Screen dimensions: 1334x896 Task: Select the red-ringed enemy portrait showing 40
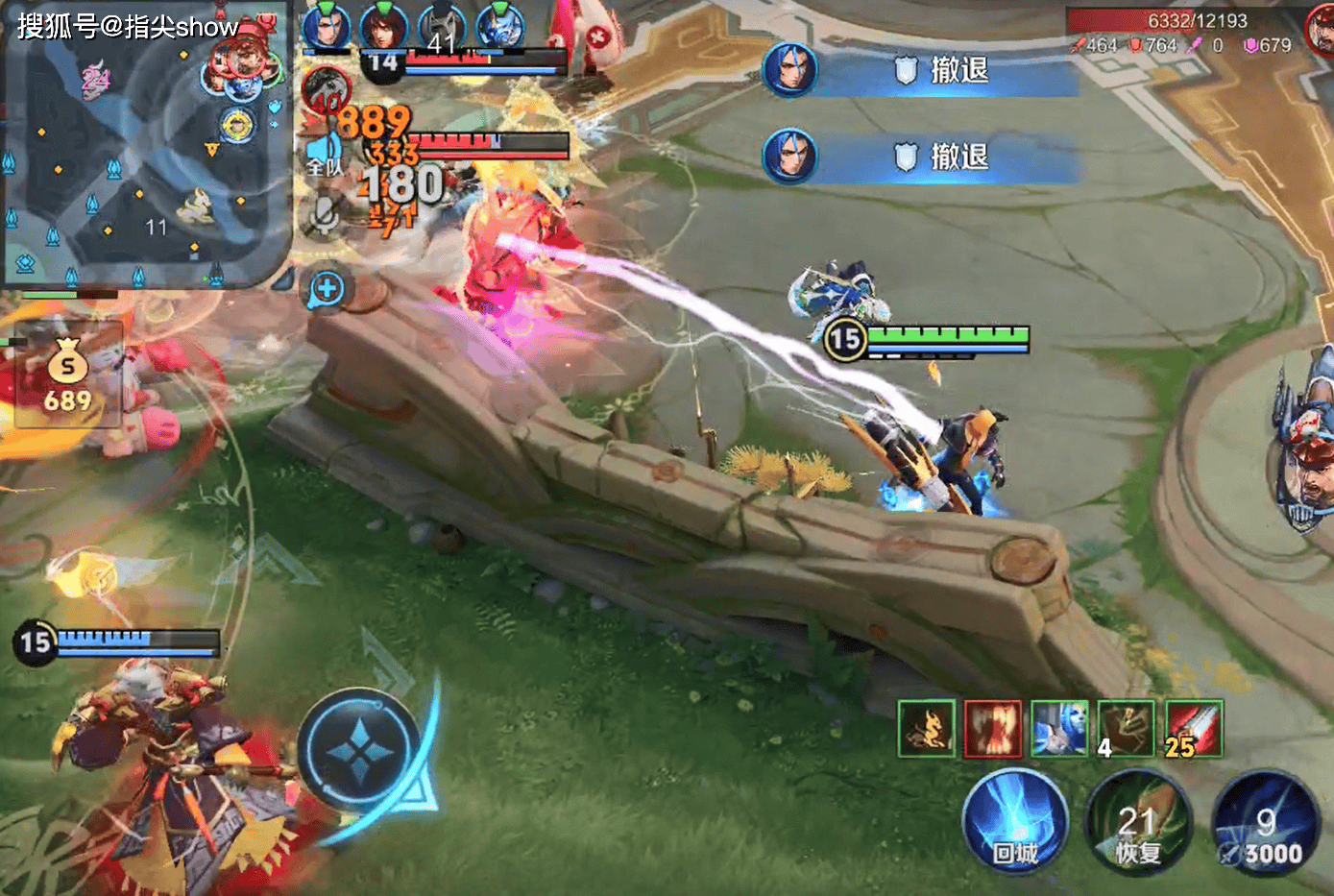coord(325,91)
